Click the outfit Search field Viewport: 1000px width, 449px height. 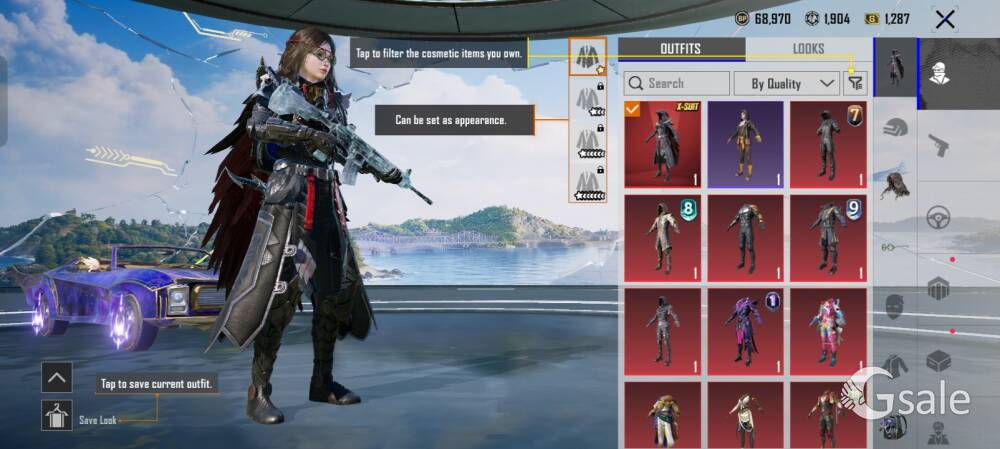pyautogui.click(x=677, y=83)
